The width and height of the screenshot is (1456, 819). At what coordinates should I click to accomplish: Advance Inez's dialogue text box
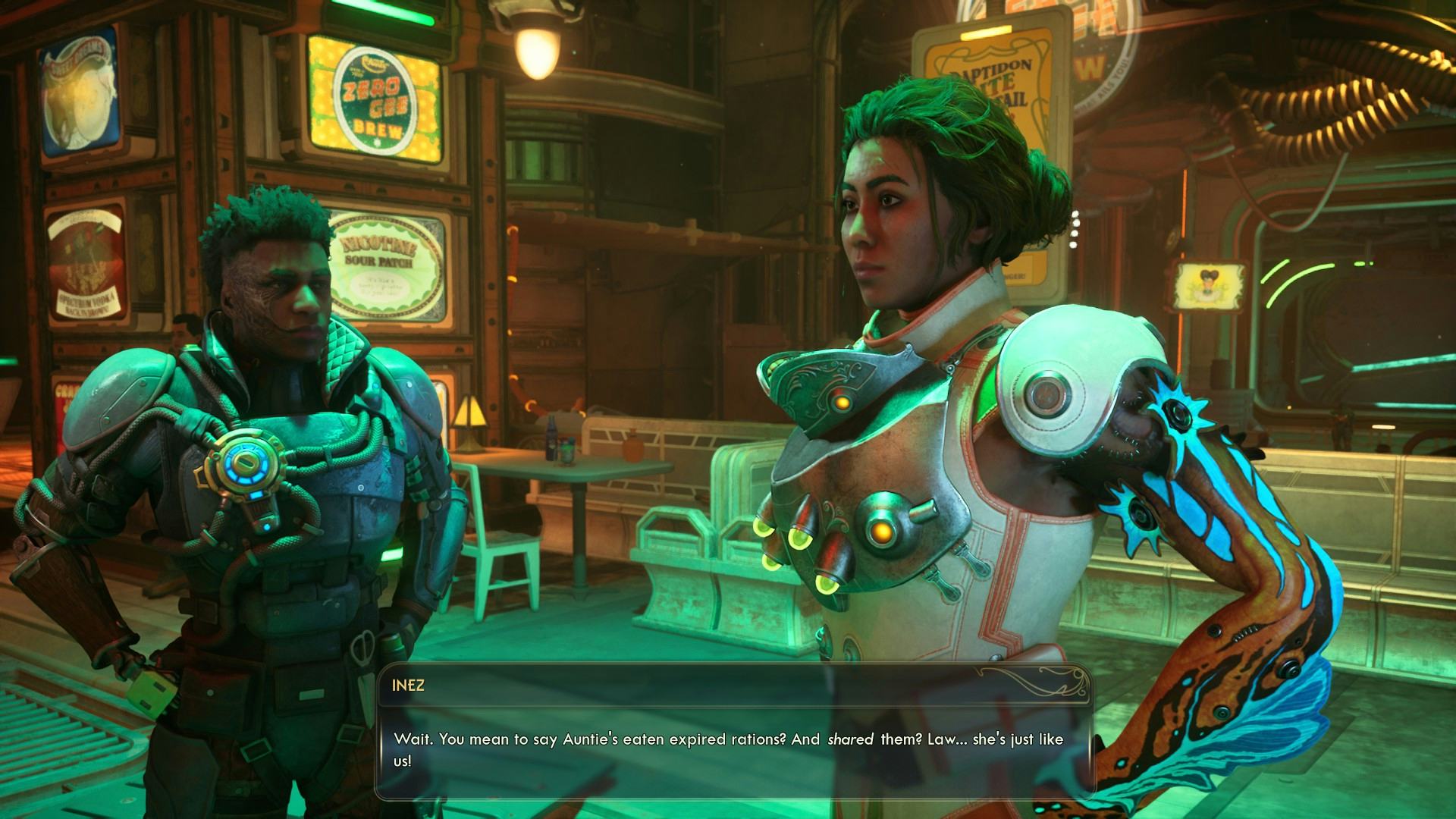pos(733,732)
